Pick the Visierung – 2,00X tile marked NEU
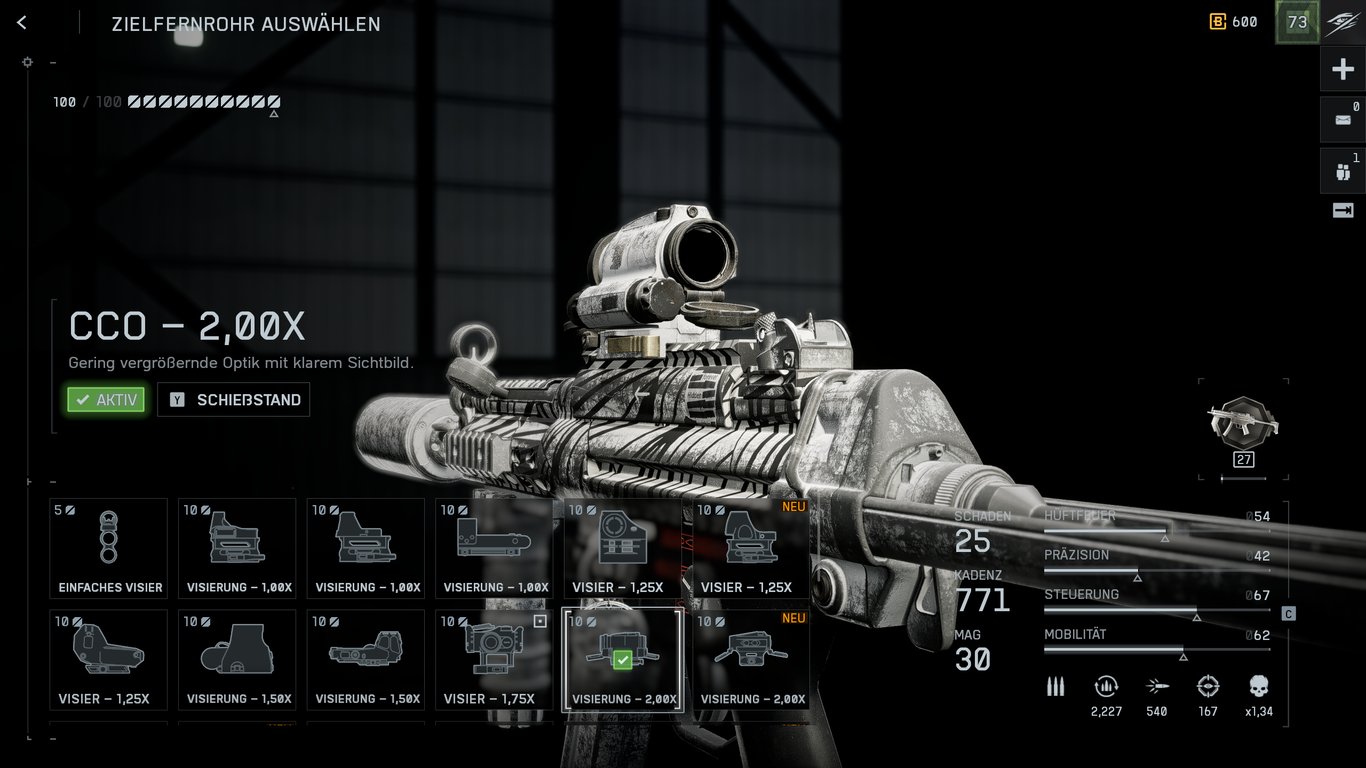Image resolution: width=1366 pixels, height=768 pixels. point(752,659)
